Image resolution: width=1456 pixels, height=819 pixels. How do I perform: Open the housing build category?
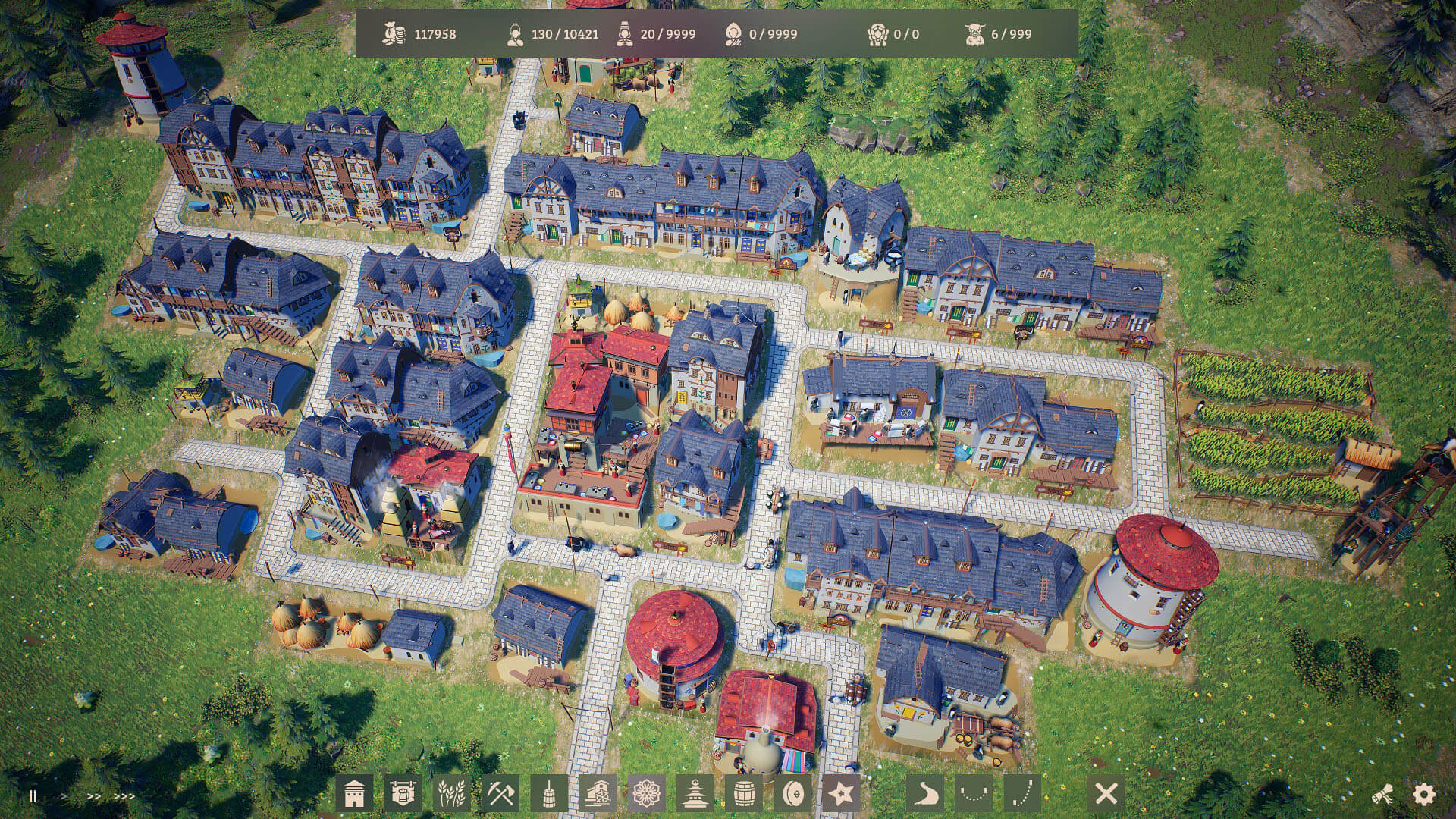pyautogui.click(x=355, y=794)
